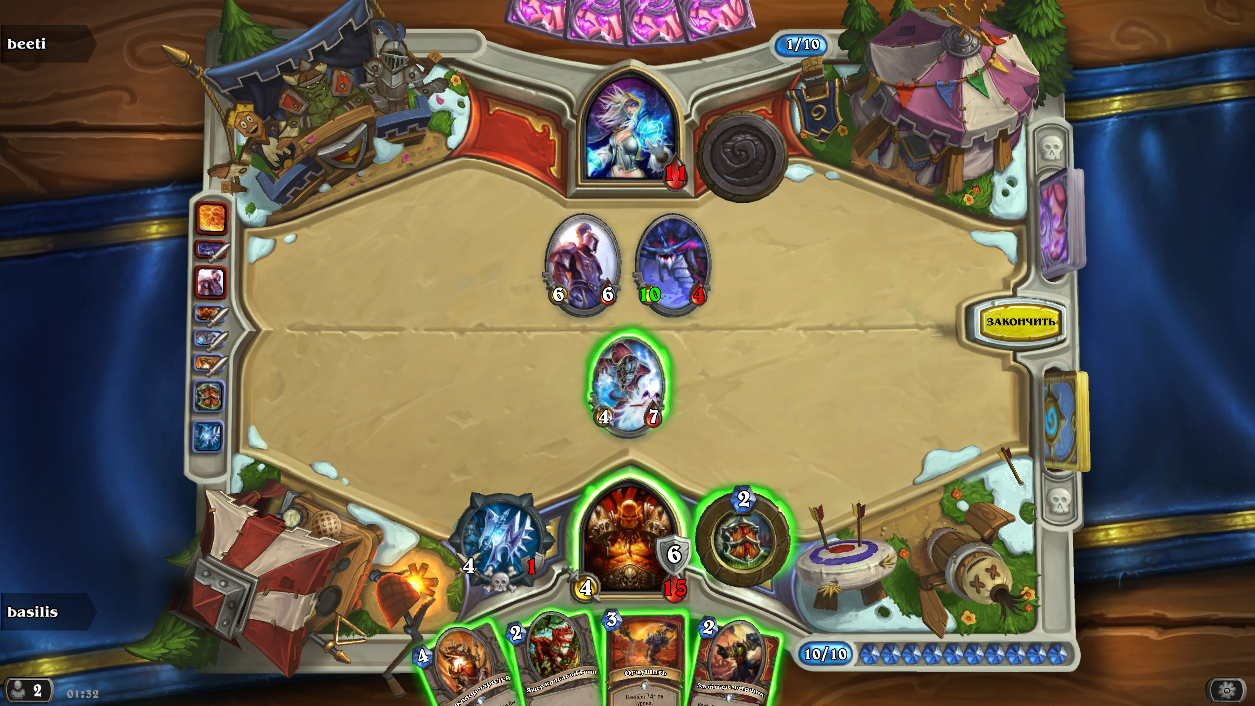This screenshot has height=706, width=1255.
Task: Target the enemy 10/4 blue dragon minion
Action: (672, 263)
